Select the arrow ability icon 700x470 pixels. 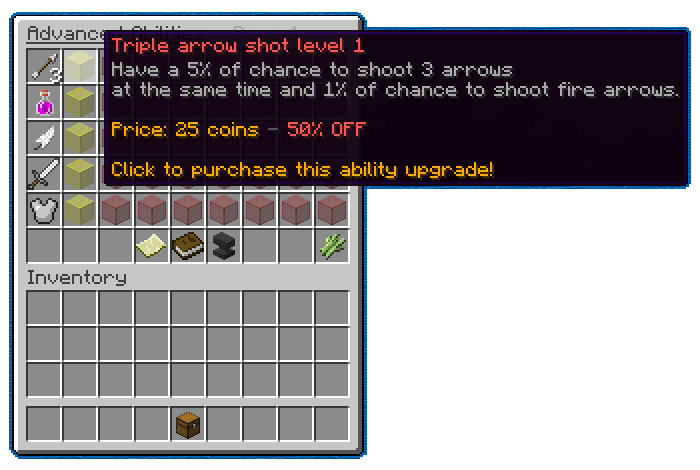pos(44,67)
